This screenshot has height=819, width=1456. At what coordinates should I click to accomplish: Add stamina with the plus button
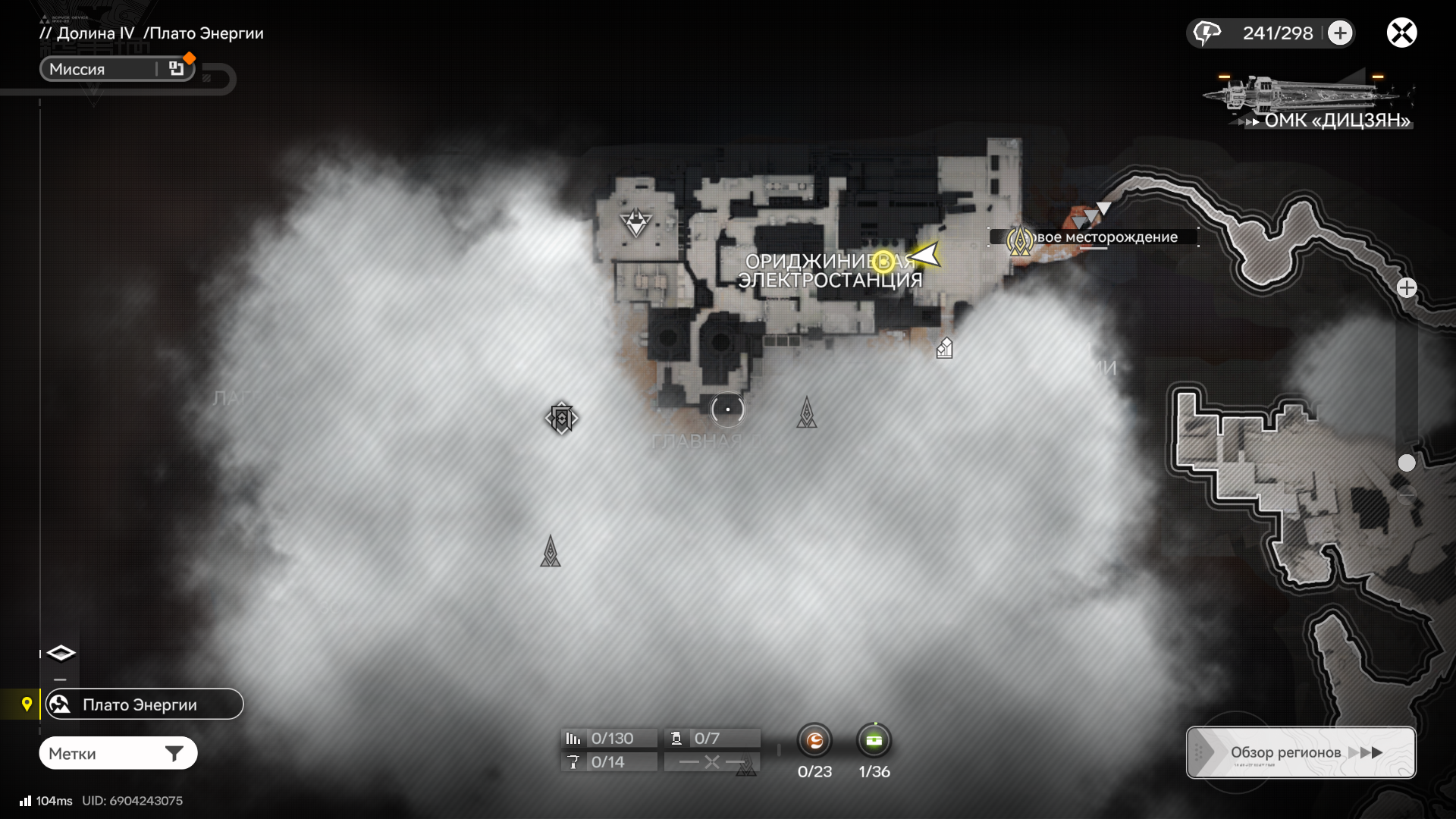coord(1340,33)
